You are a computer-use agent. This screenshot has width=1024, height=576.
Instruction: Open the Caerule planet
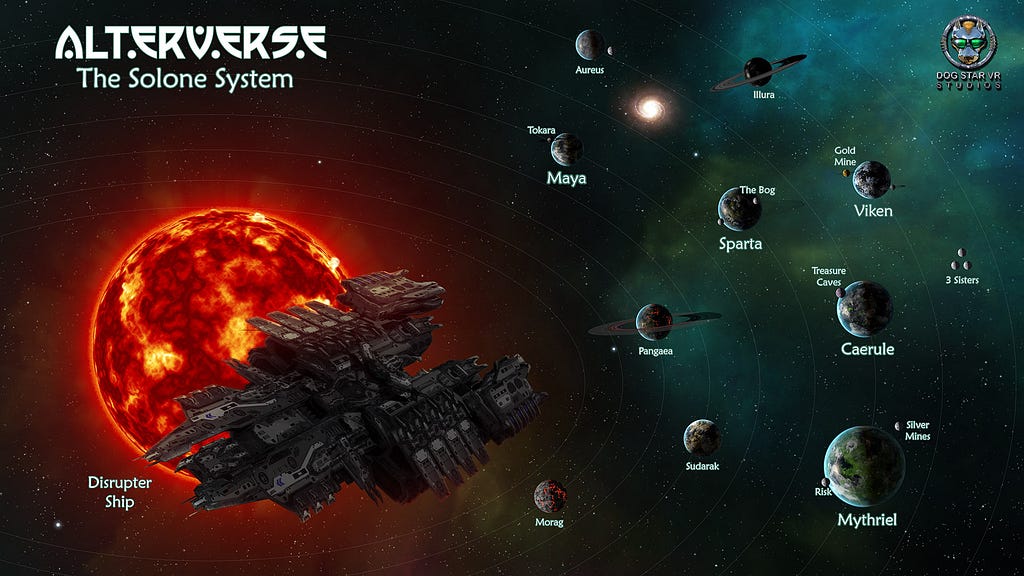point(865,308)
